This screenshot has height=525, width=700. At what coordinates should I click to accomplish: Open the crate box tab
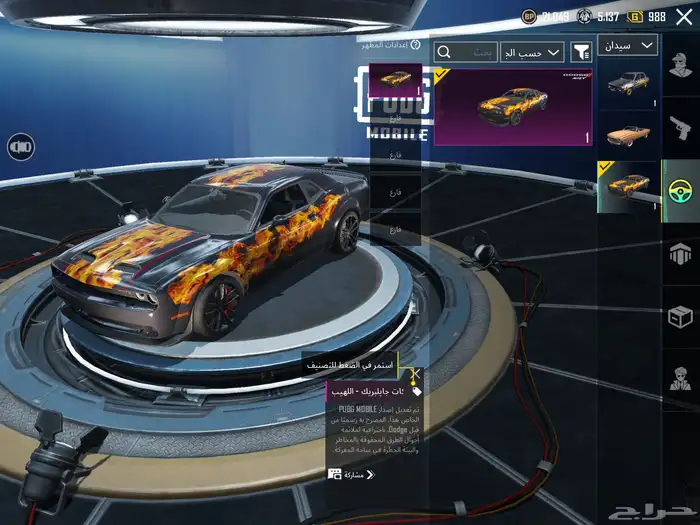681,317
